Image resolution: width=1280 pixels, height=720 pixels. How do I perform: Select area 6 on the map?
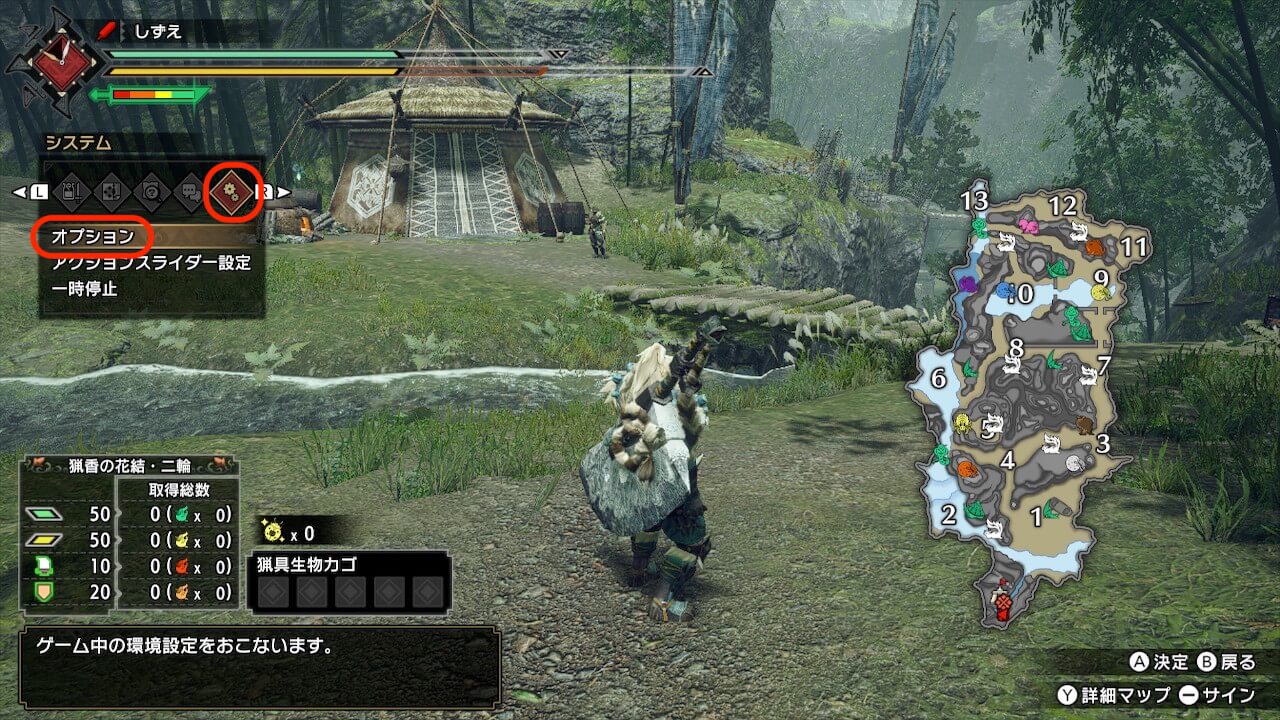[937, 379]
